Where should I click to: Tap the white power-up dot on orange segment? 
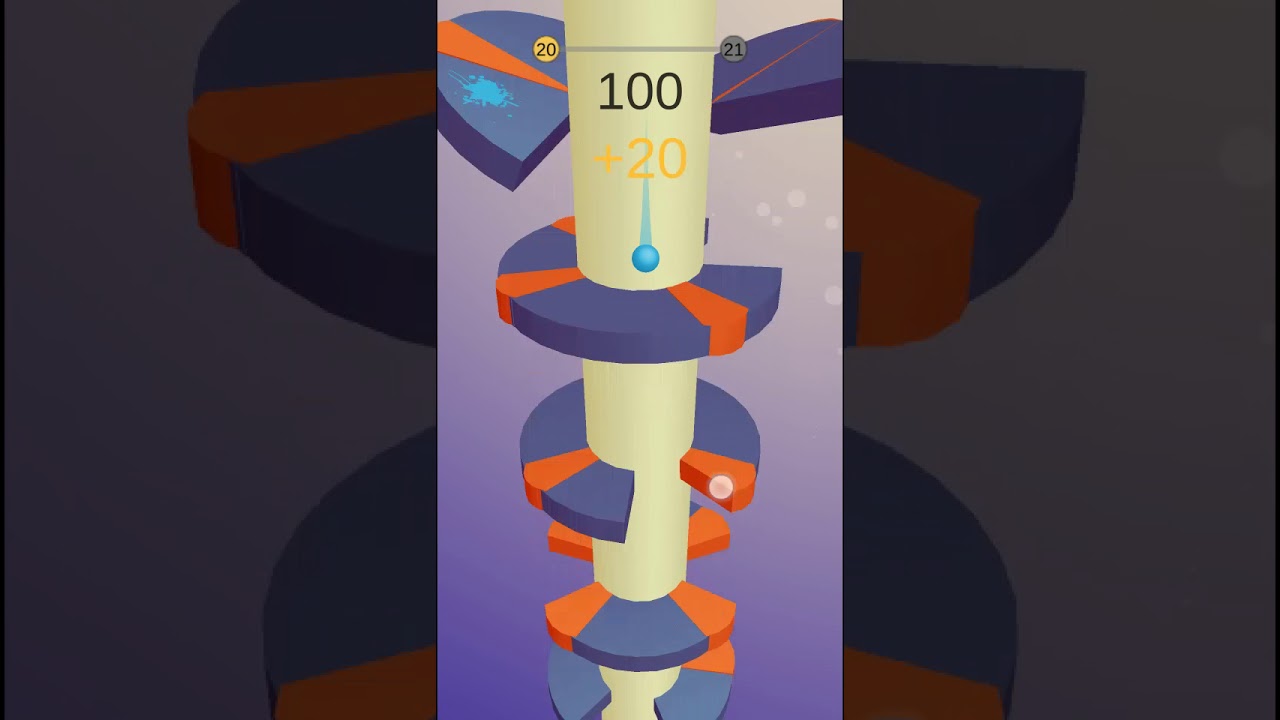[722, 487]
